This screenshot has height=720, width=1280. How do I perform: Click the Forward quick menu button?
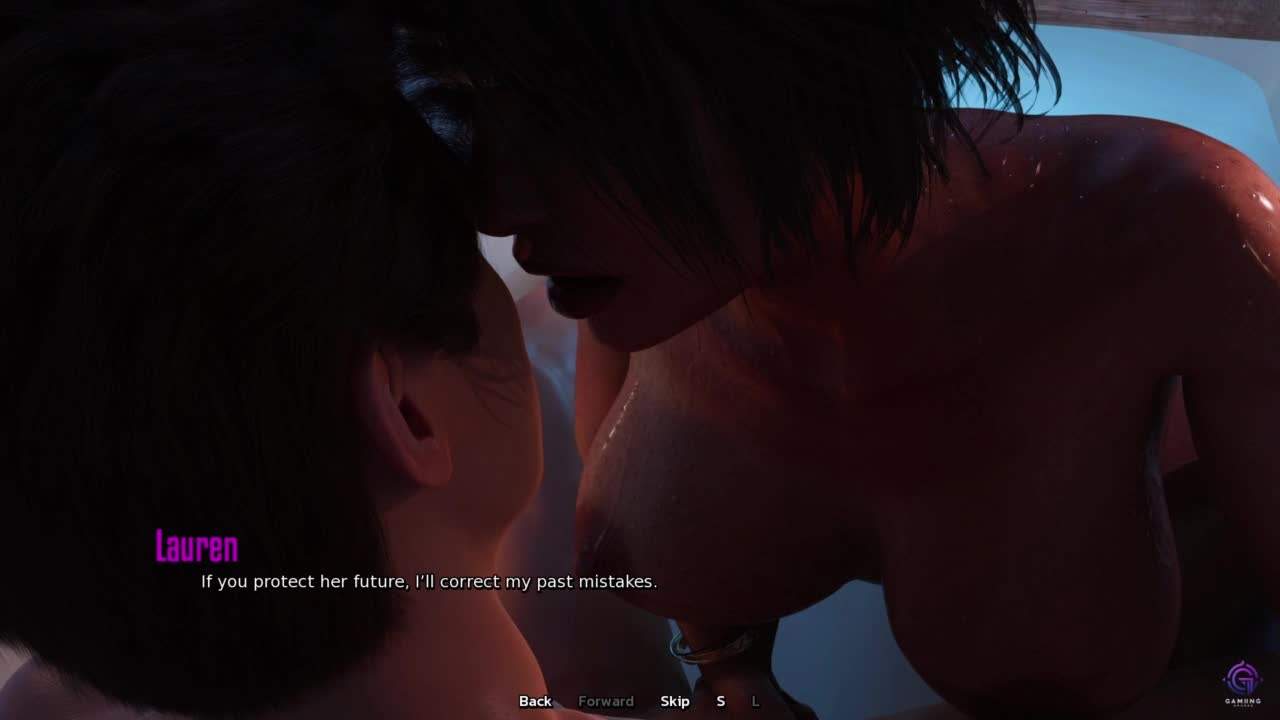(x=606, y=701)
